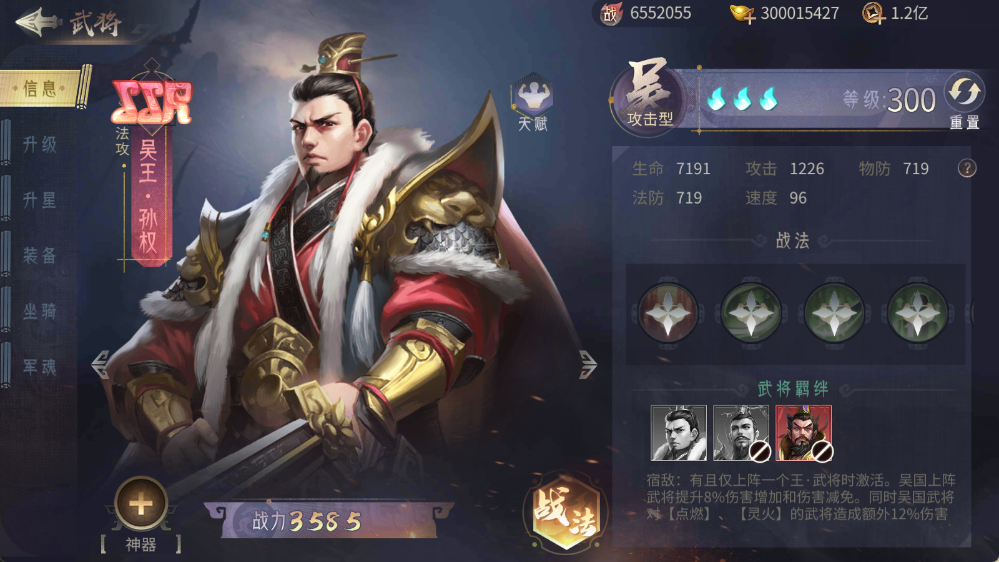
Task: Select the 升星 tab
Action: [40, 200]
